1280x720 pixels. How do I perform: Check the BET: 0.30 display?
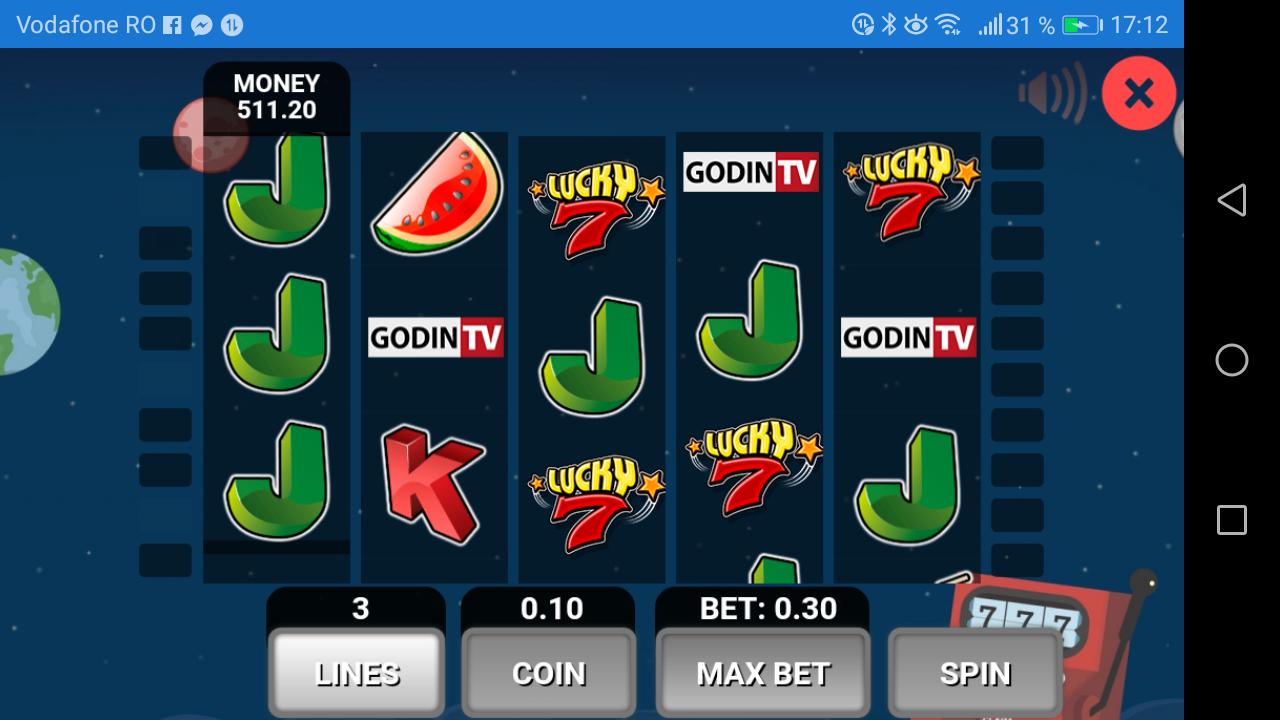[x=762, y=608]
